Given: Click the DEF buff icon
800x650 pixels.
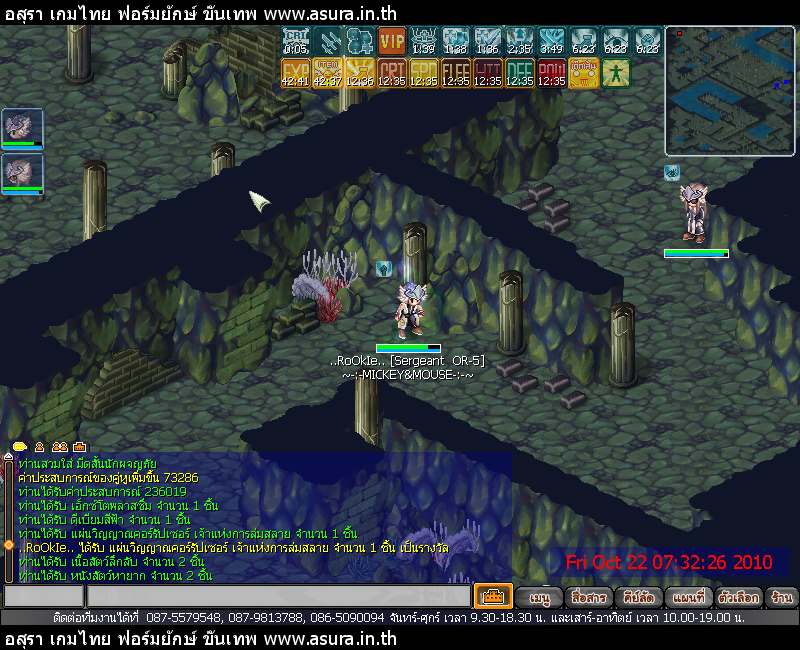Looking at the screenshot, I should tap(520, 74).
